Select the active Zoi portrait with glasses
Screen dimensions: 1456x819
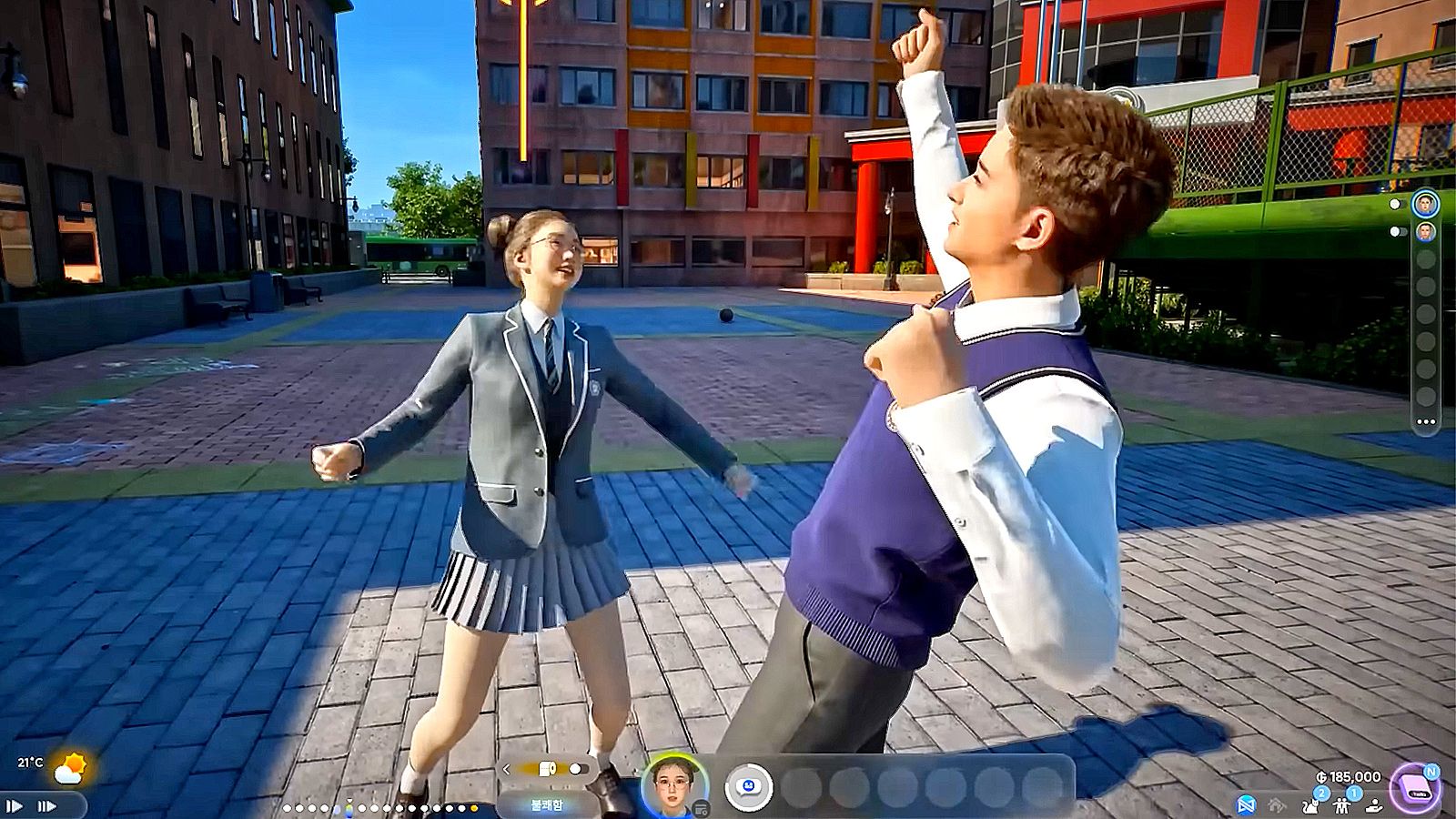(672, 785)
